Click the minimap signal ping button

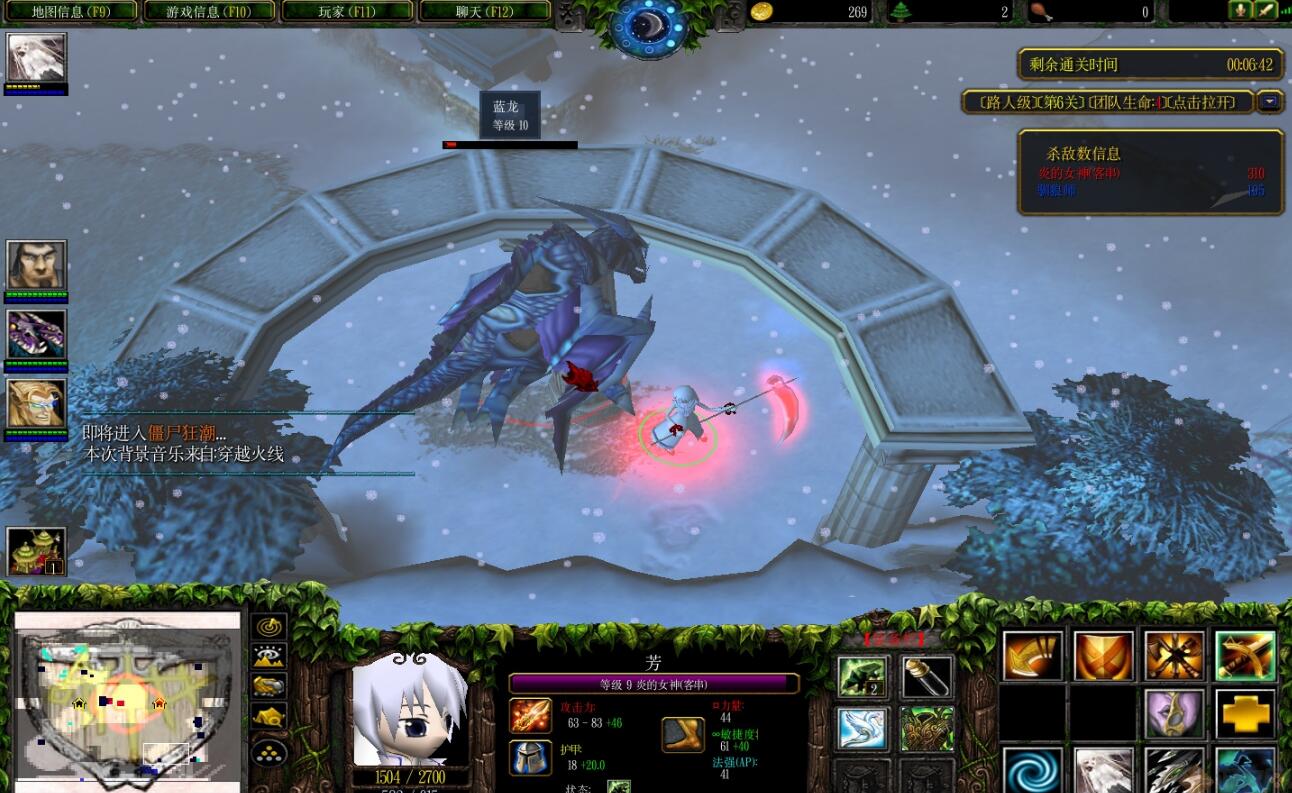point(269,627)
